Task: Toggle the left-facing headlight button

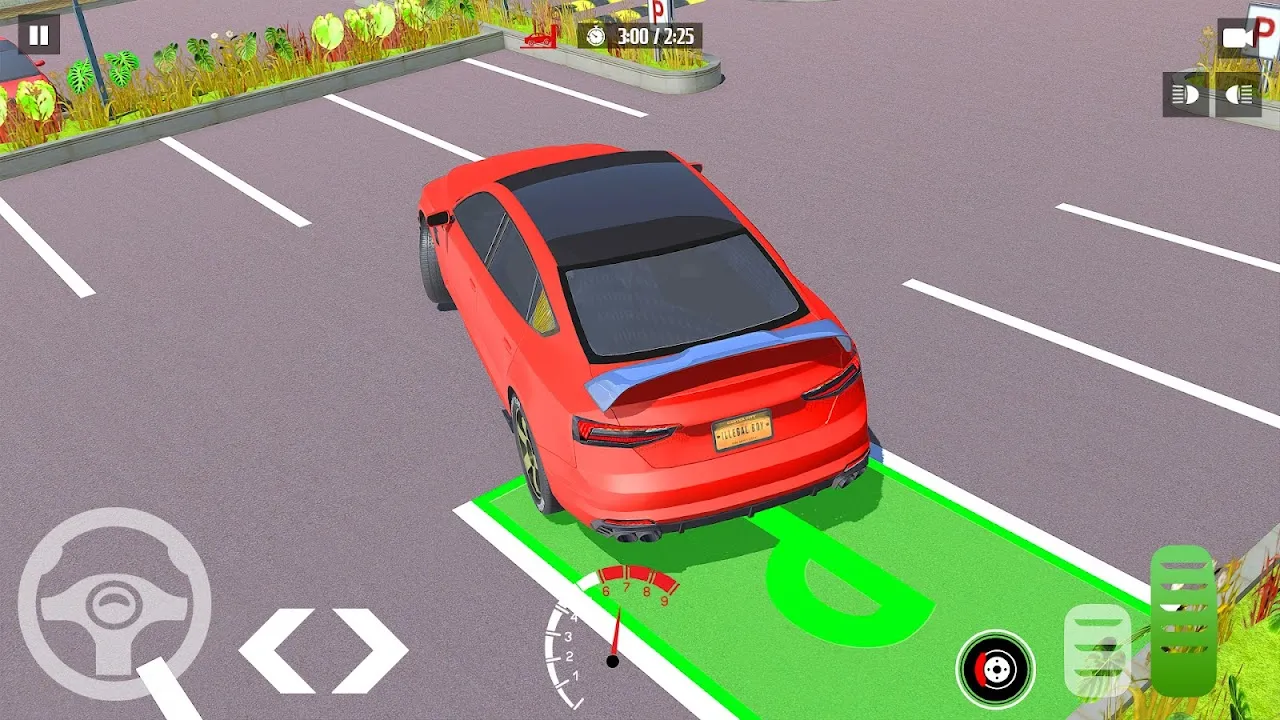Action: 1186,95
